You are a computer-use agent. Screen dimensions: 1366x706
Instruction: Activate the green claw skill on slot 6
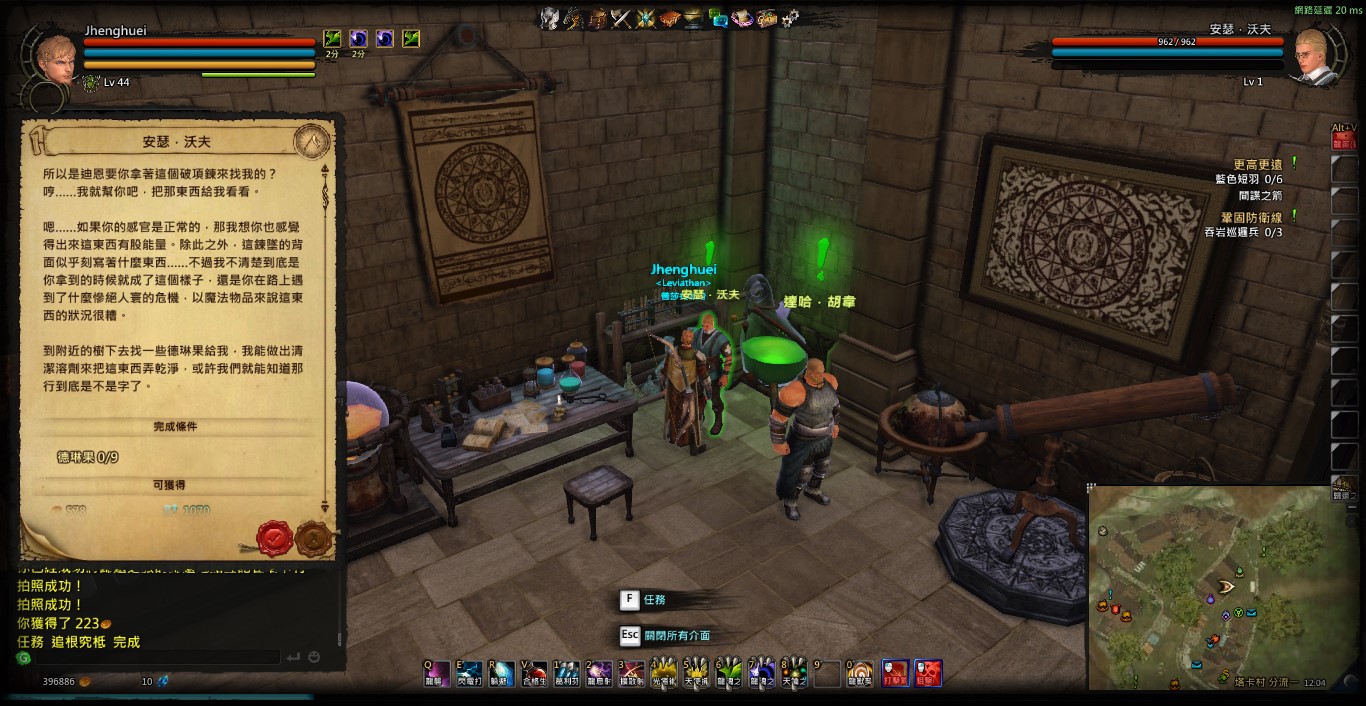[x=729, y=673]
